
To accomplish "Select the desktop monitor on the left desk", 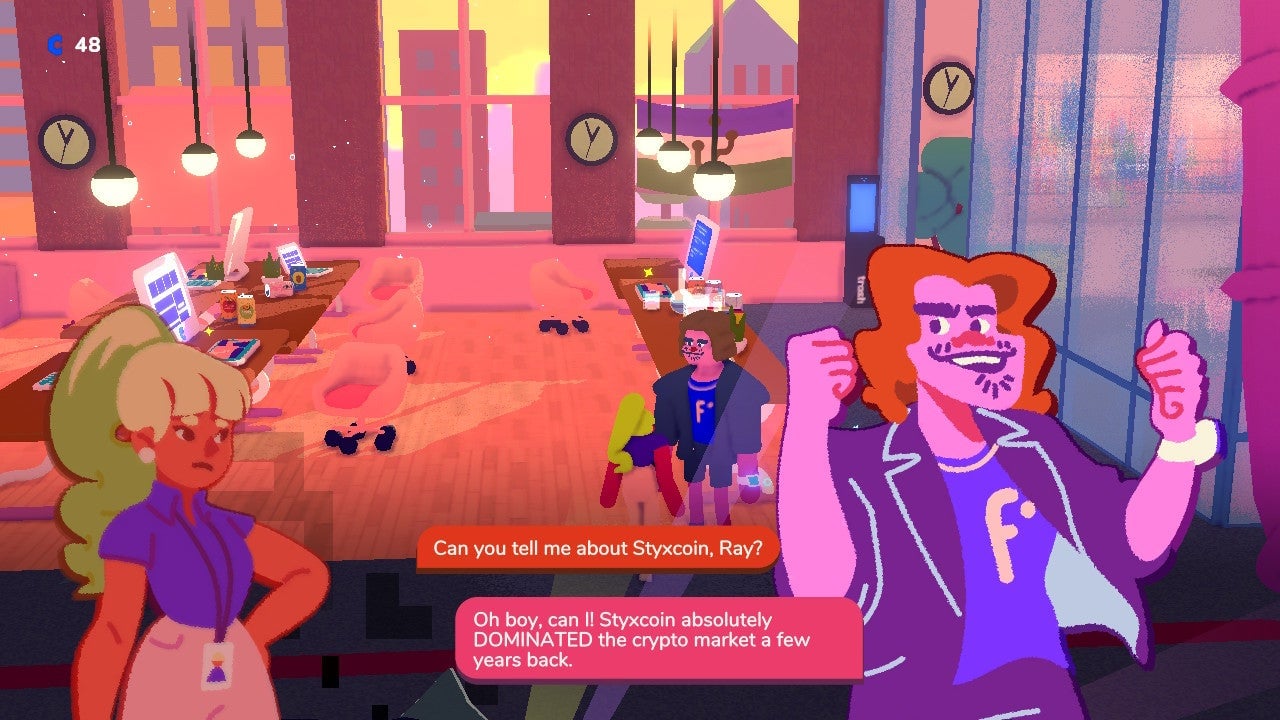I will [165, 293].
